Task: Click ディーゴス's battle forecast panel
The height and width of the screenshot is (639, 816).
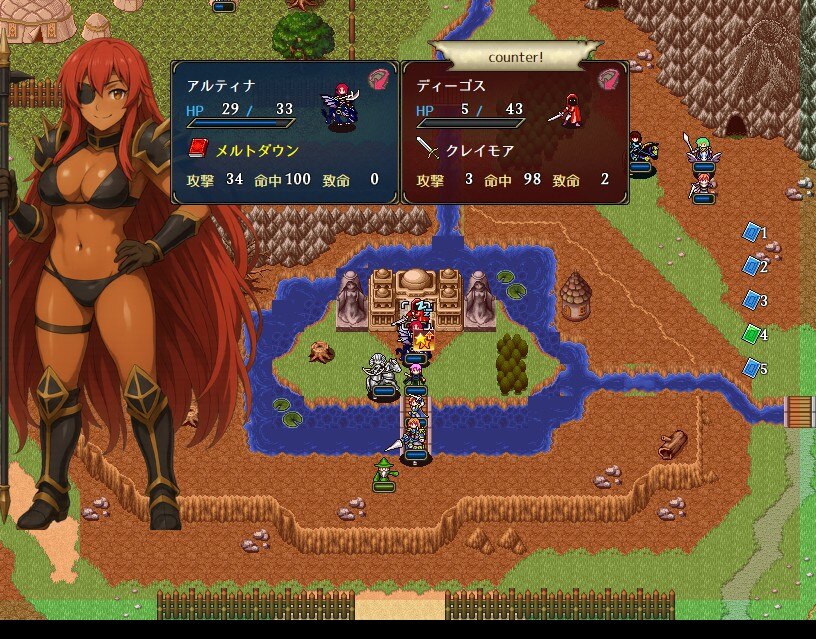Action: [x=515, y=132]
